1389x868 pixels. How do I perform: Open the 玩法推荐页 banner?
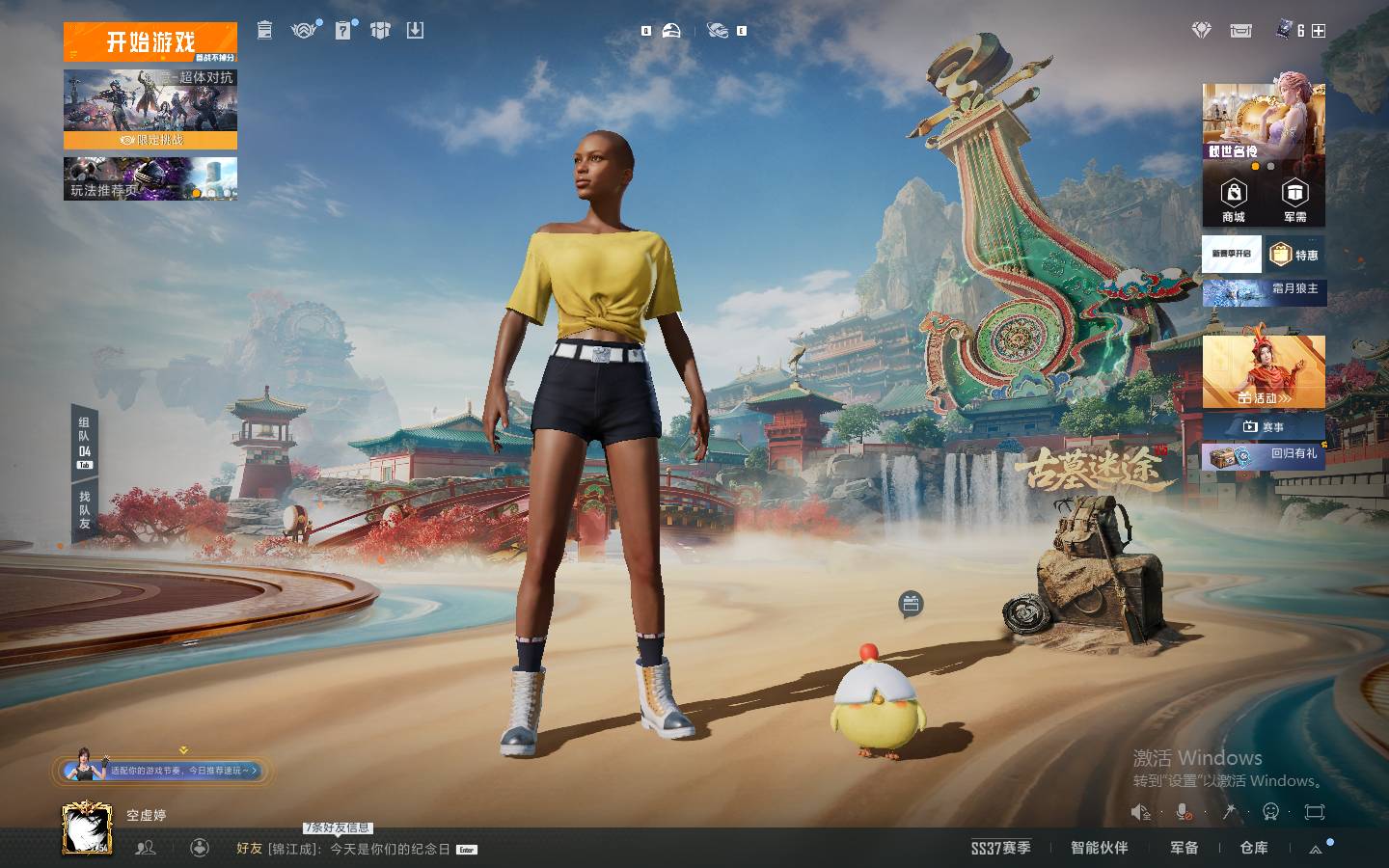150,179
